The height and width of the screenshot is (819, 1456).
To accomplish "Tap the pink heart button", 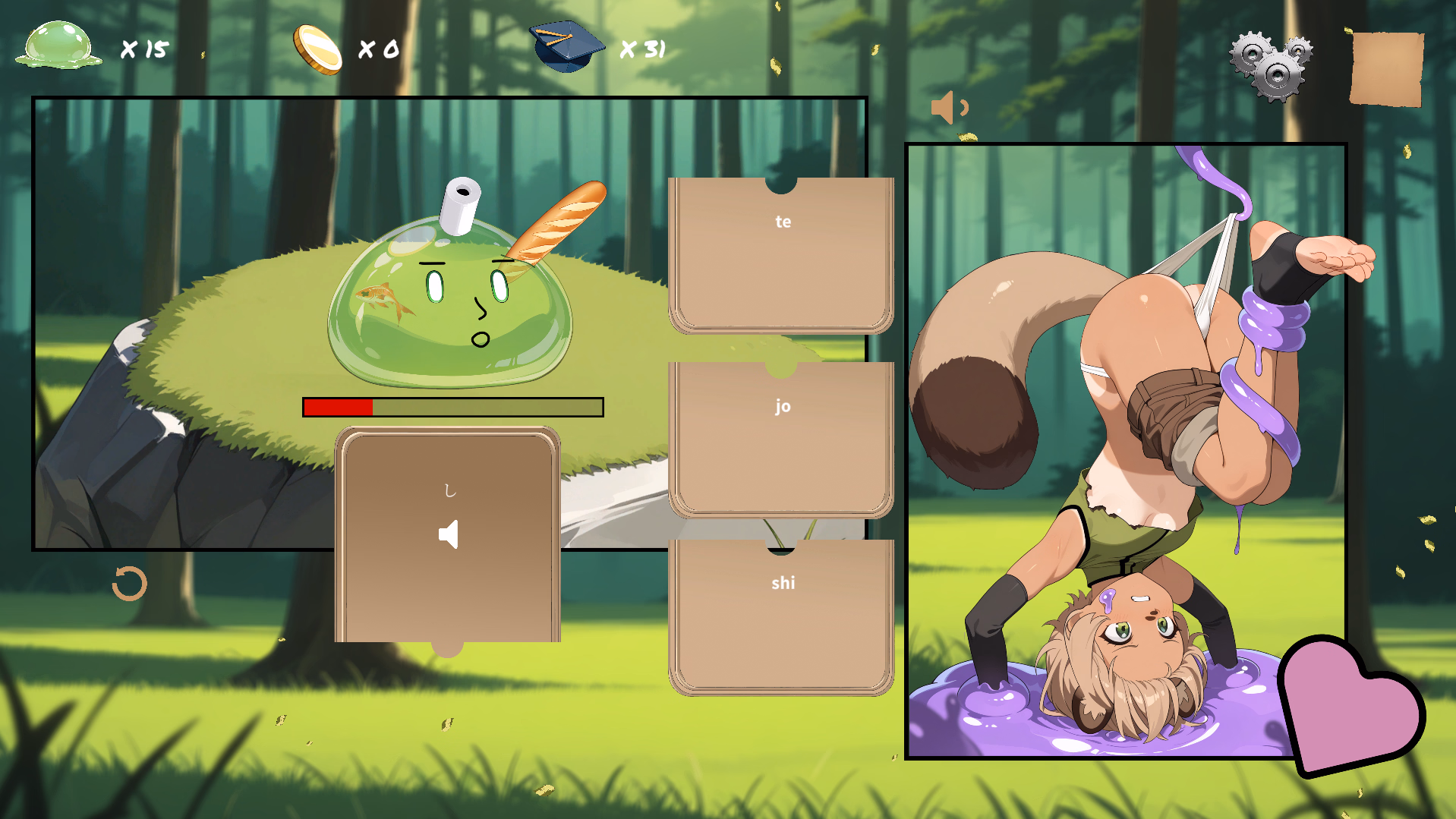I will point(1348,706).
